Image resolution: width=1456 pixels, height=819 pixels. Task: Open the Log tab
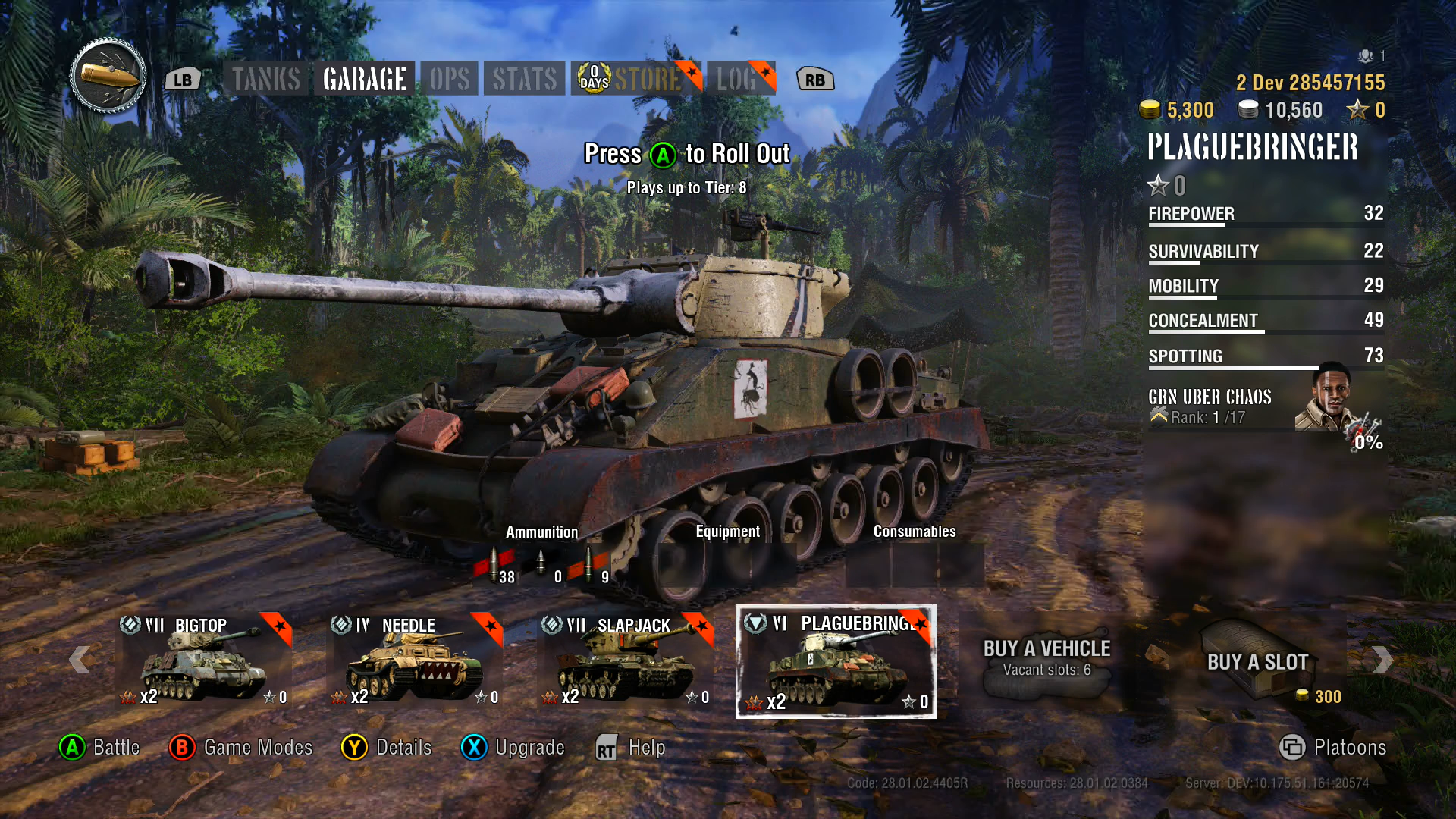740,79
